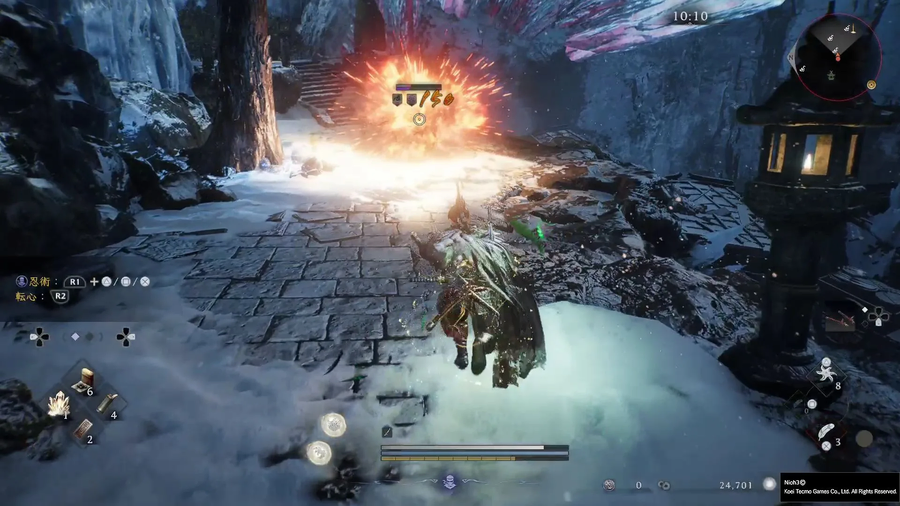Click the small weapon icon above health bar
Viewport: 900px width, 506px height.
(x=387, y=432)
